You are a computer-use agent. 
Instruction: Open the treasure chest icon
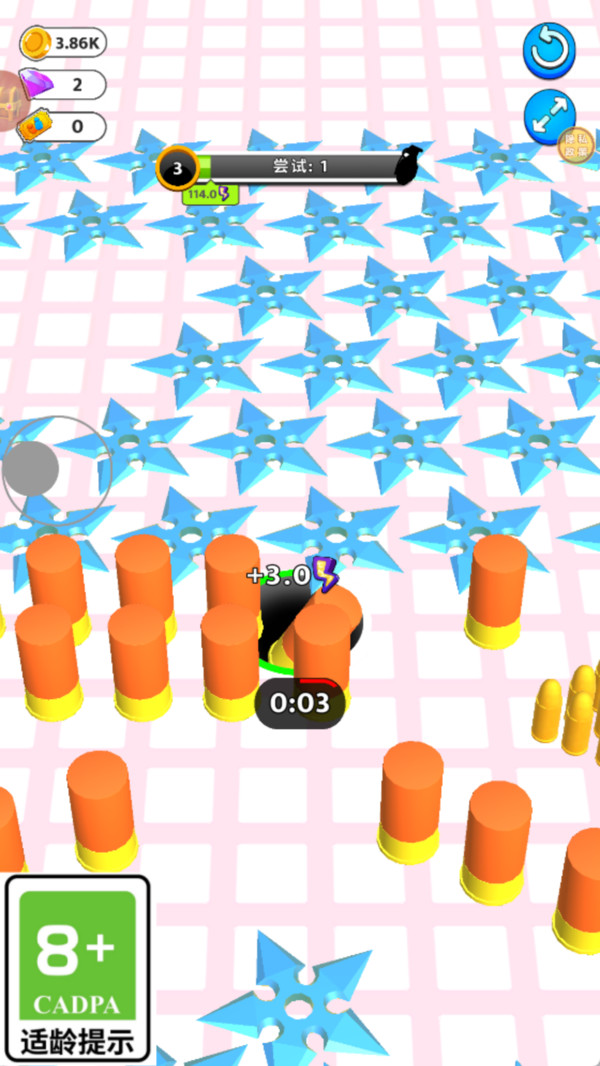pos(12,100)
